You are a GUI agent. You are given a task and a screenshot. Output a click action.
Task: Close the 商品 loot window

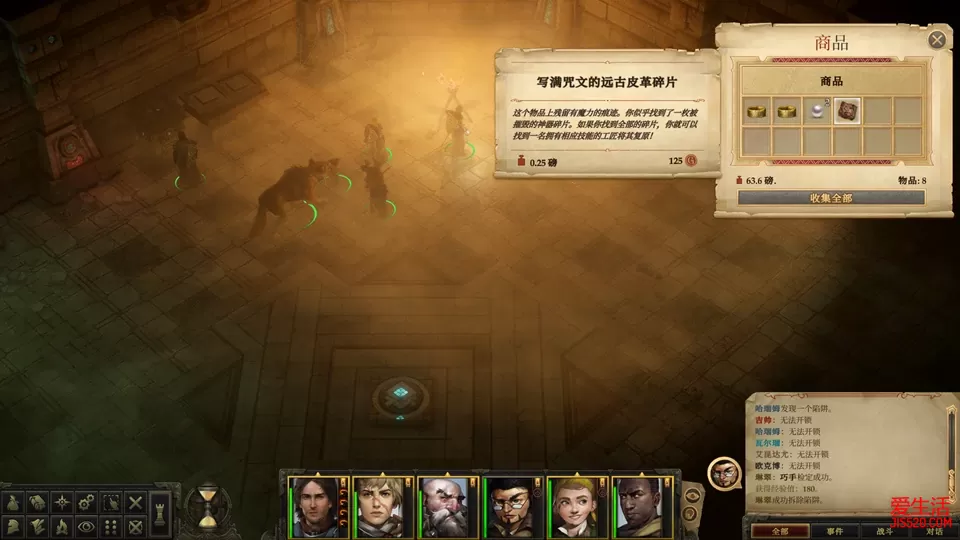[x=937, y=40]
